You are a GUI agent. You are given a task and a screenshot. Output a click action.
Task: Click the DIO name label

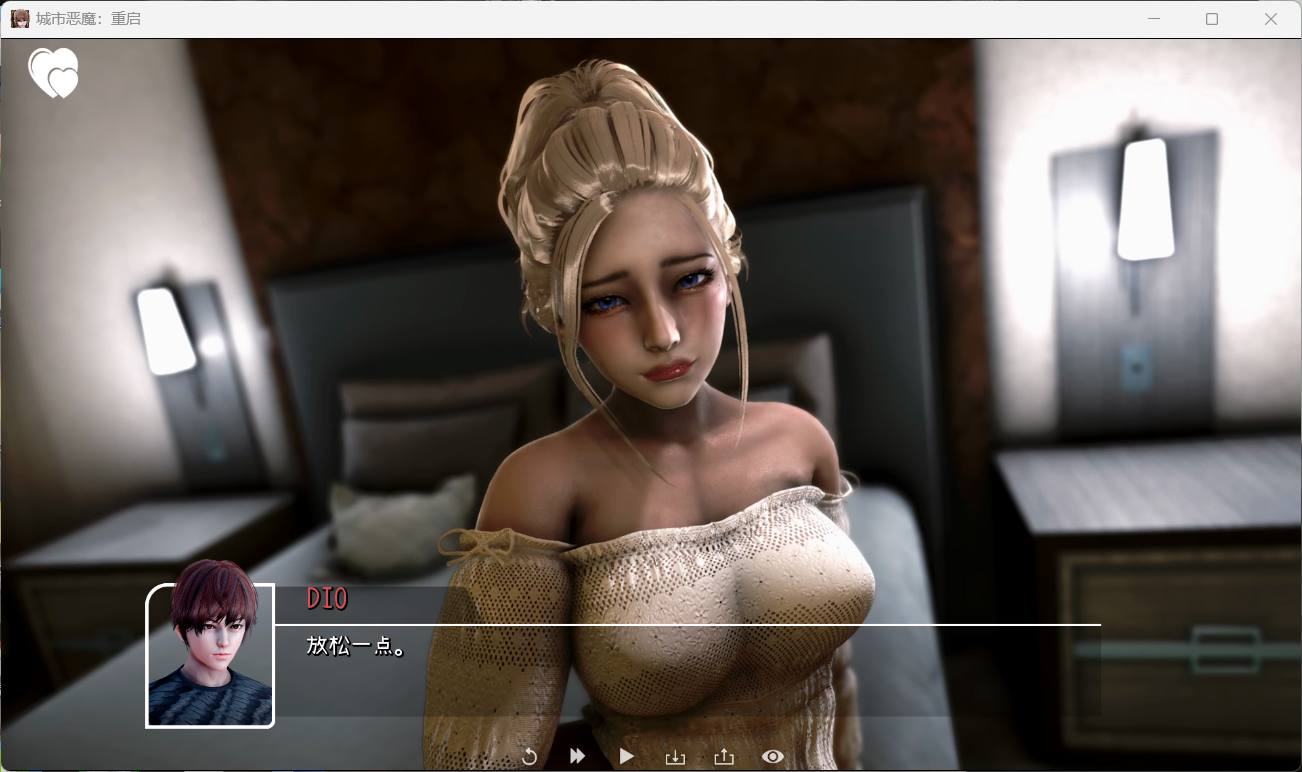[x=326, y=599]
